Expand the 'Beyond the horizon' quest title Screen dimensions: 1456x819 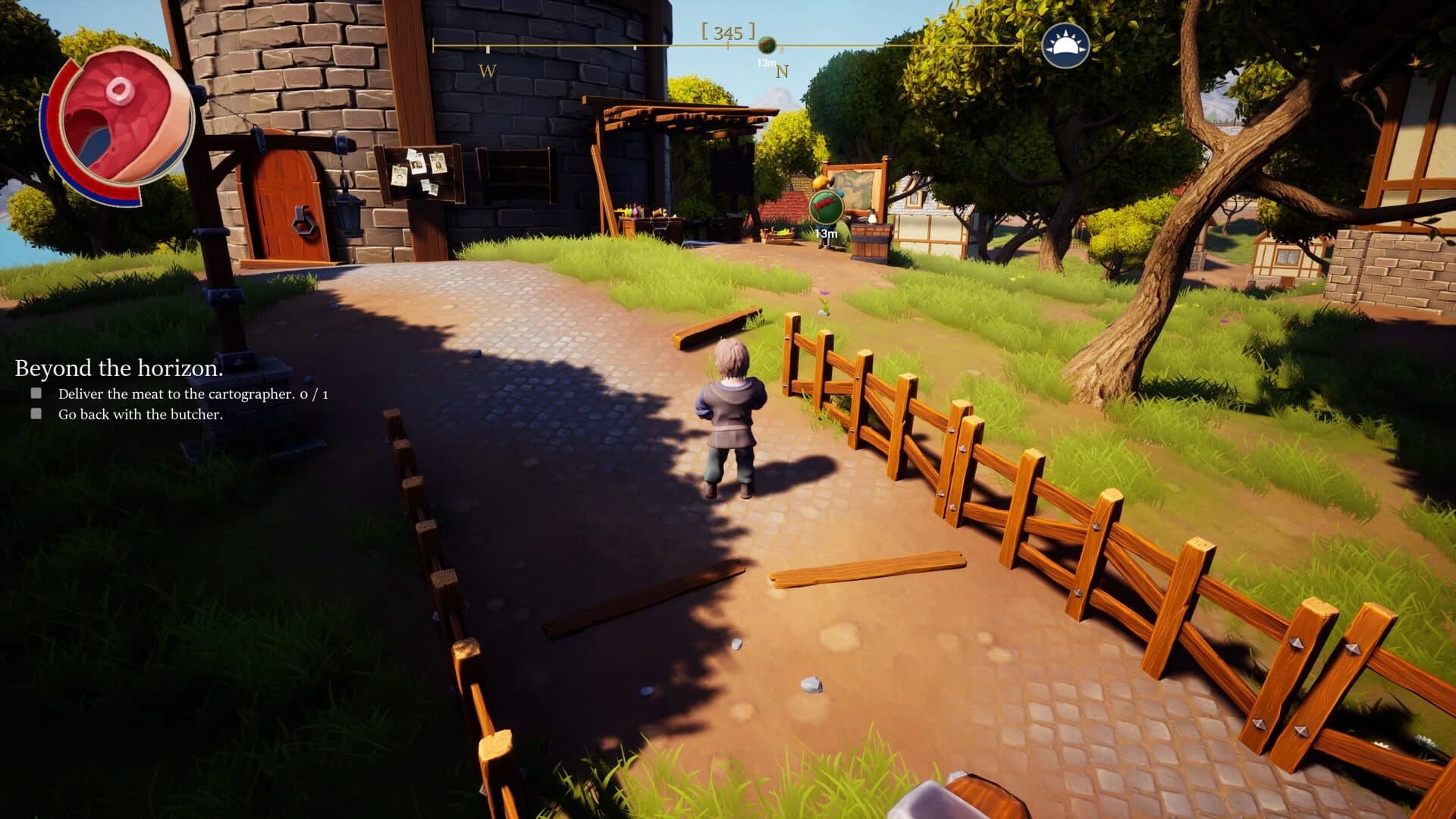(118, 369)
